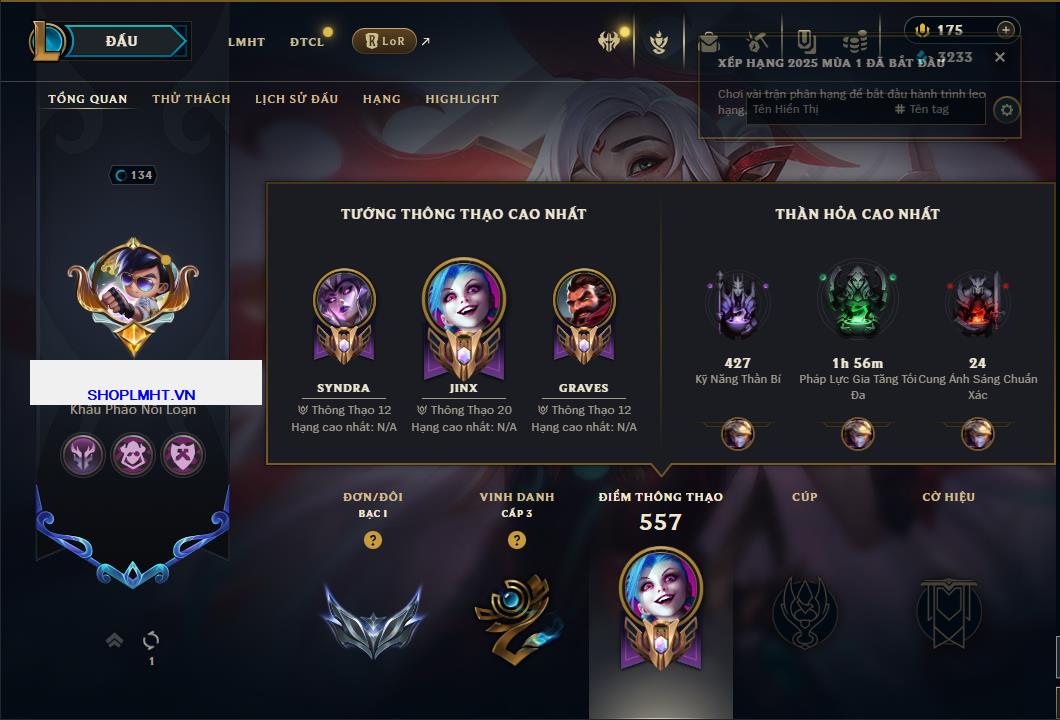Add currency with the plus button
This screenshot has height=720, width=1060.
tap(1006, 30)
